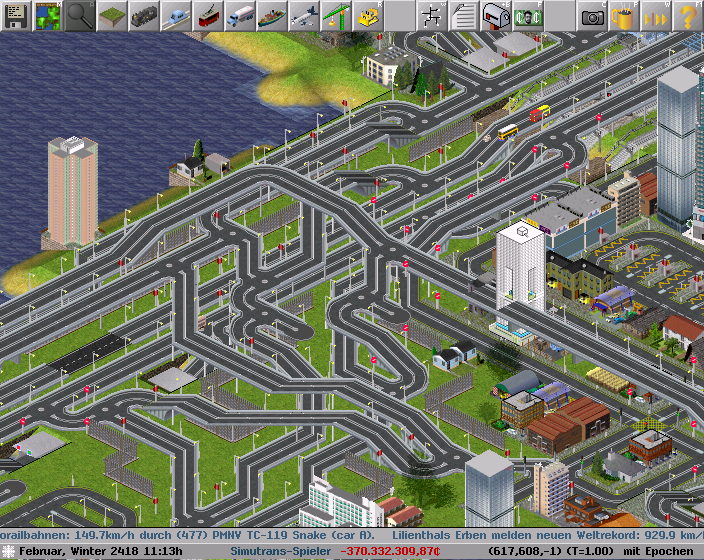
Task: Open the mailbox message center
Action: click(x=496, y=16)
